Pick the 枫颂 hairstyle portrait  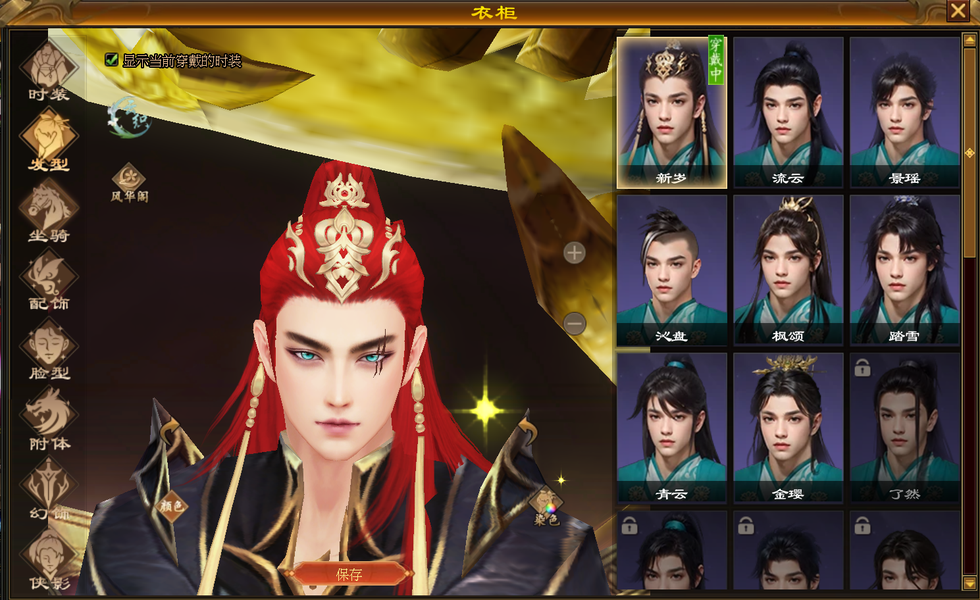pyautogui.click(x=788, y=270)
